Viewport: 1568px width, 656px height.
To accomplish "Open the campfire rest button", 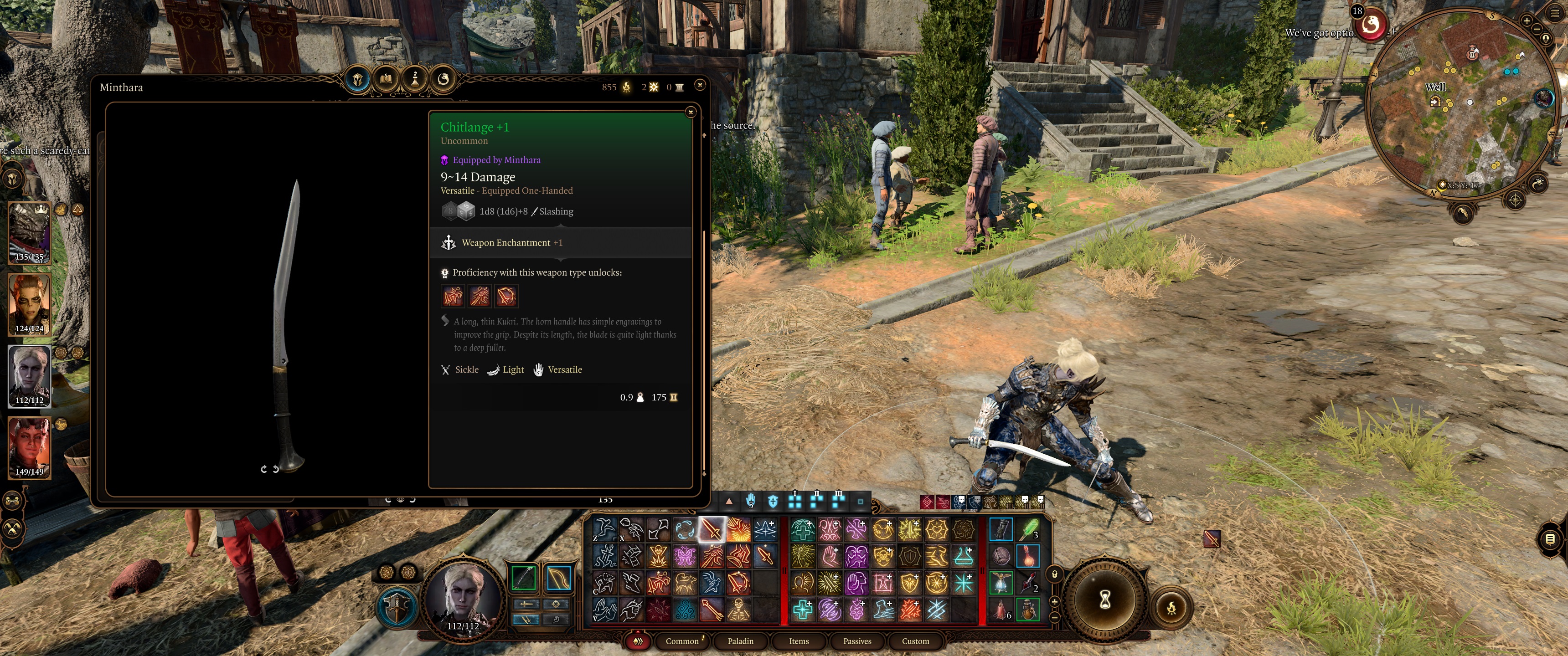I will pyautogui.click(x=1171, y=607).
